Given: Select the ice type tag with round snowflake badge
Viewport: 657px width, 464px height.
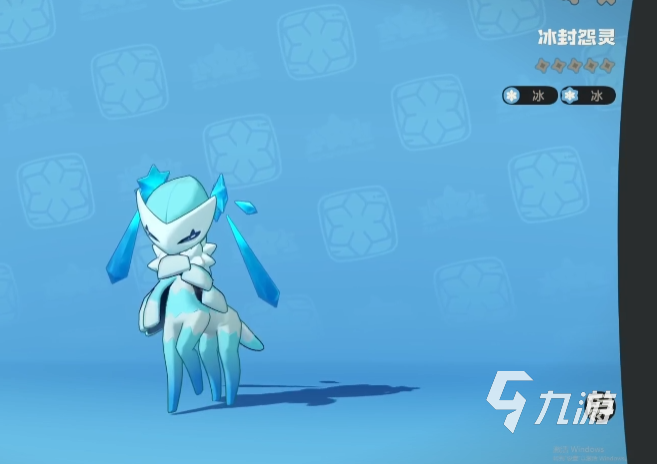Looking at the screenshot, I should tap(530, 96).
